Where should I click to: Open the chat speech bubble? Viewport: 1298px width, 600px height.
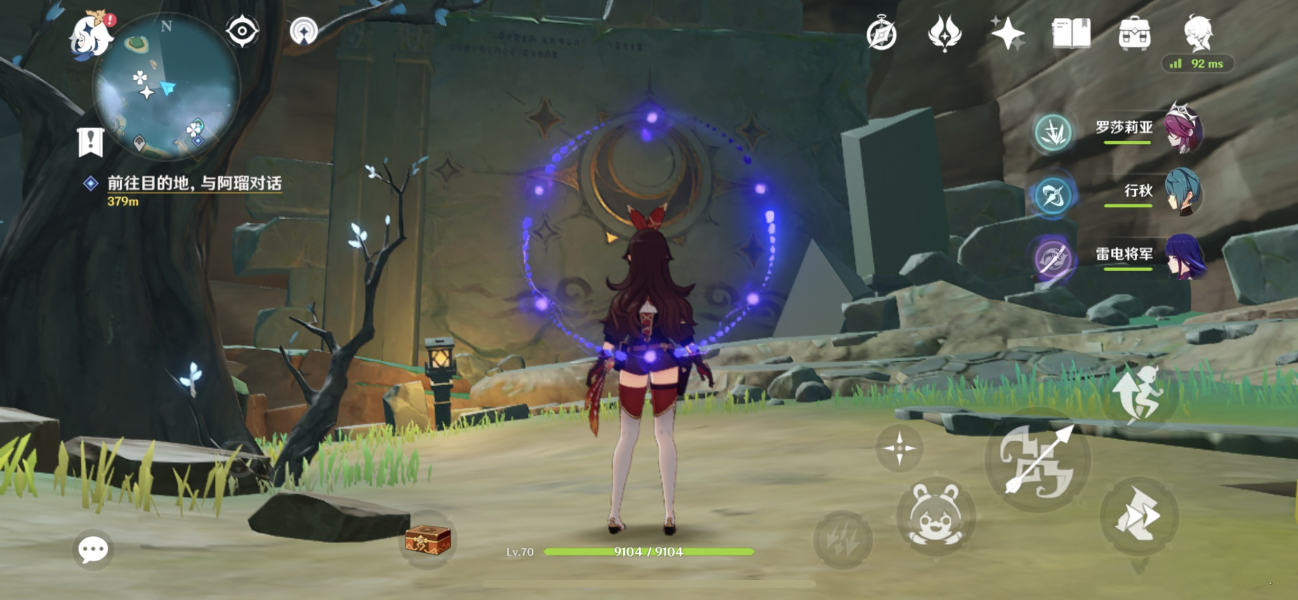tap(94, 548)
